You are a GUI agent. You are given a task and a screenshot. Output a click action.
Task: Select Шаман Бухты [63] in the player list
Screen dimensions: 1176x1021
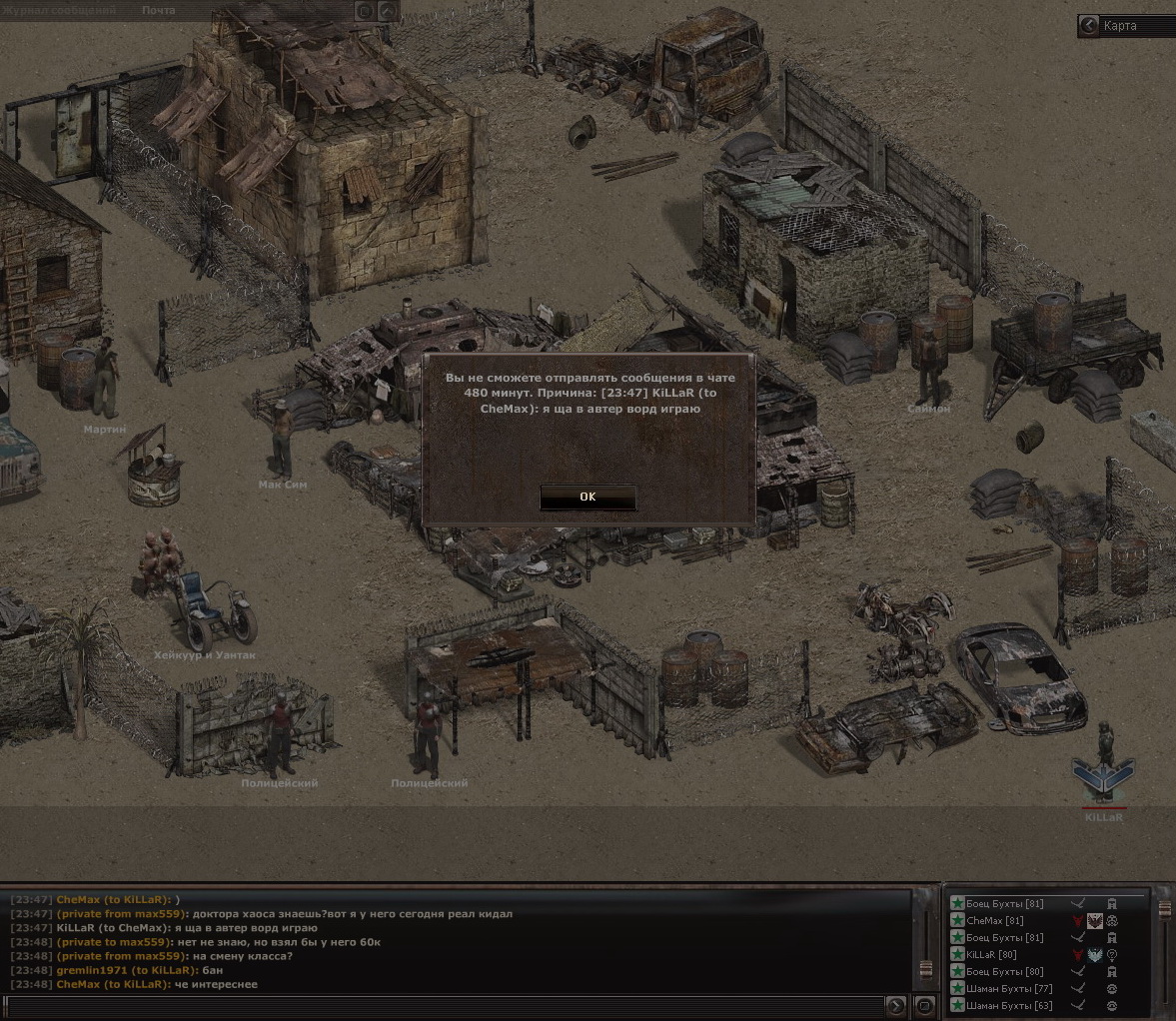point(1008,1005)
